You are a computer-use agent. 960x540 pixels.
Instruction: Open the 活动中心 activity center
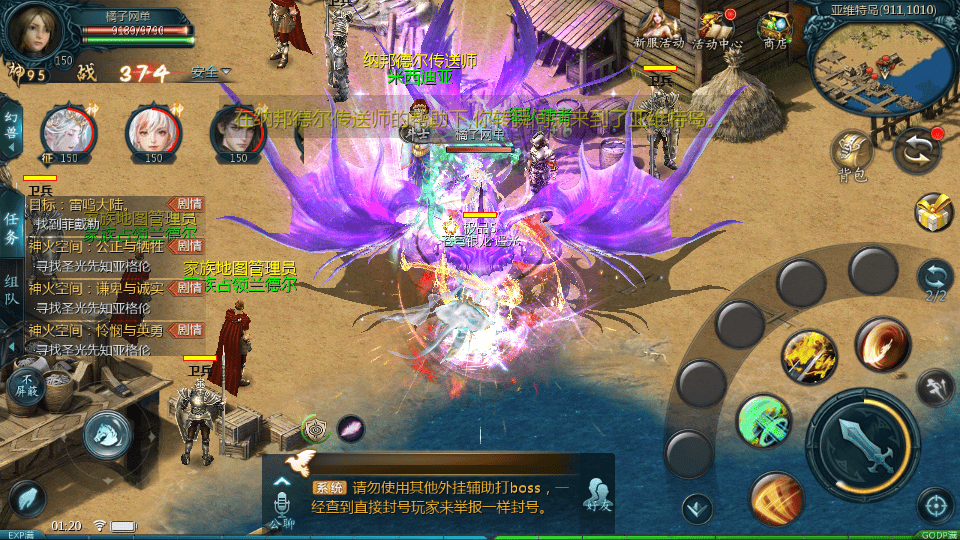[719, 27]
